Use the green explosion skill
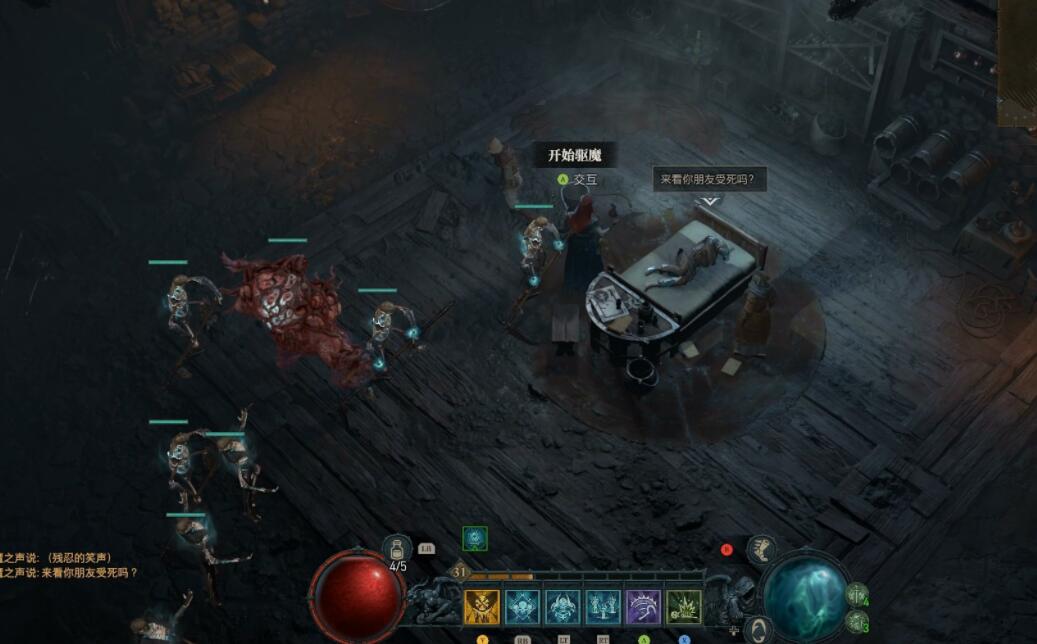The width and height of the screenshot is (1037, 644). pyautogui.click(x=684, y=607)
